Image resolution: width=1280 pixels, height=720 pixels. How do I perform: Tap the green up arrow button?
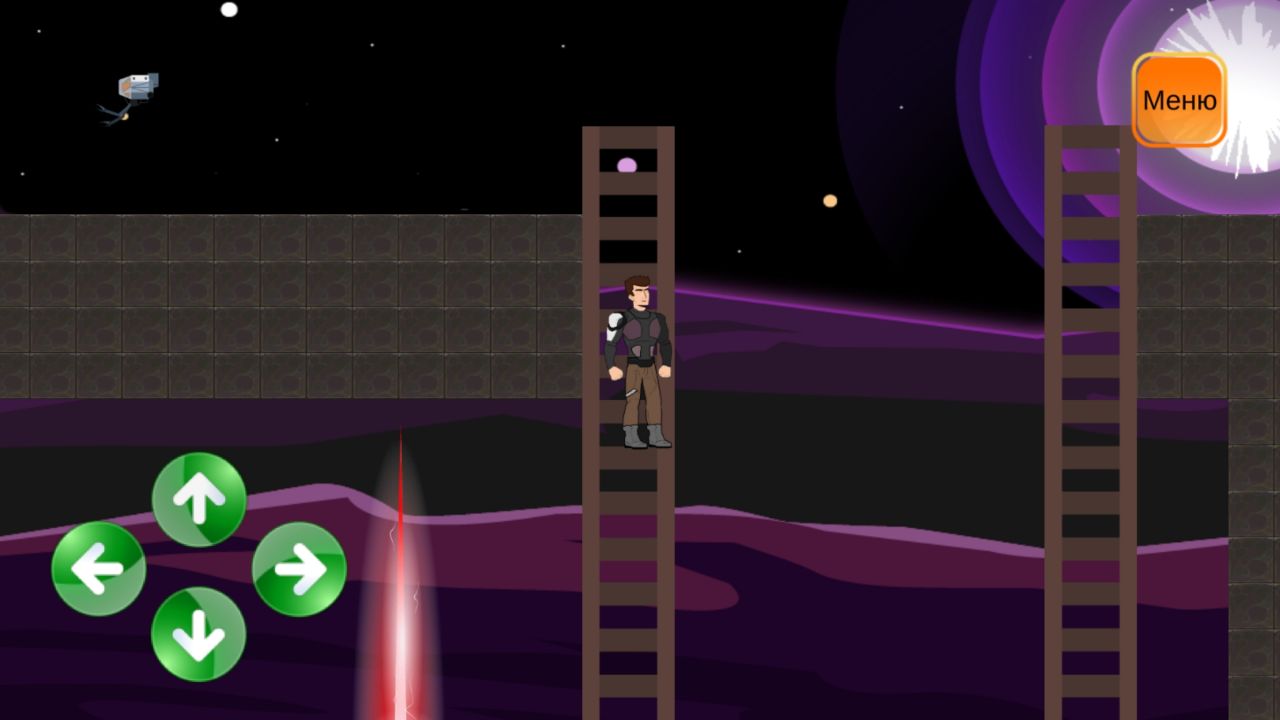click(x=199, y=499)
